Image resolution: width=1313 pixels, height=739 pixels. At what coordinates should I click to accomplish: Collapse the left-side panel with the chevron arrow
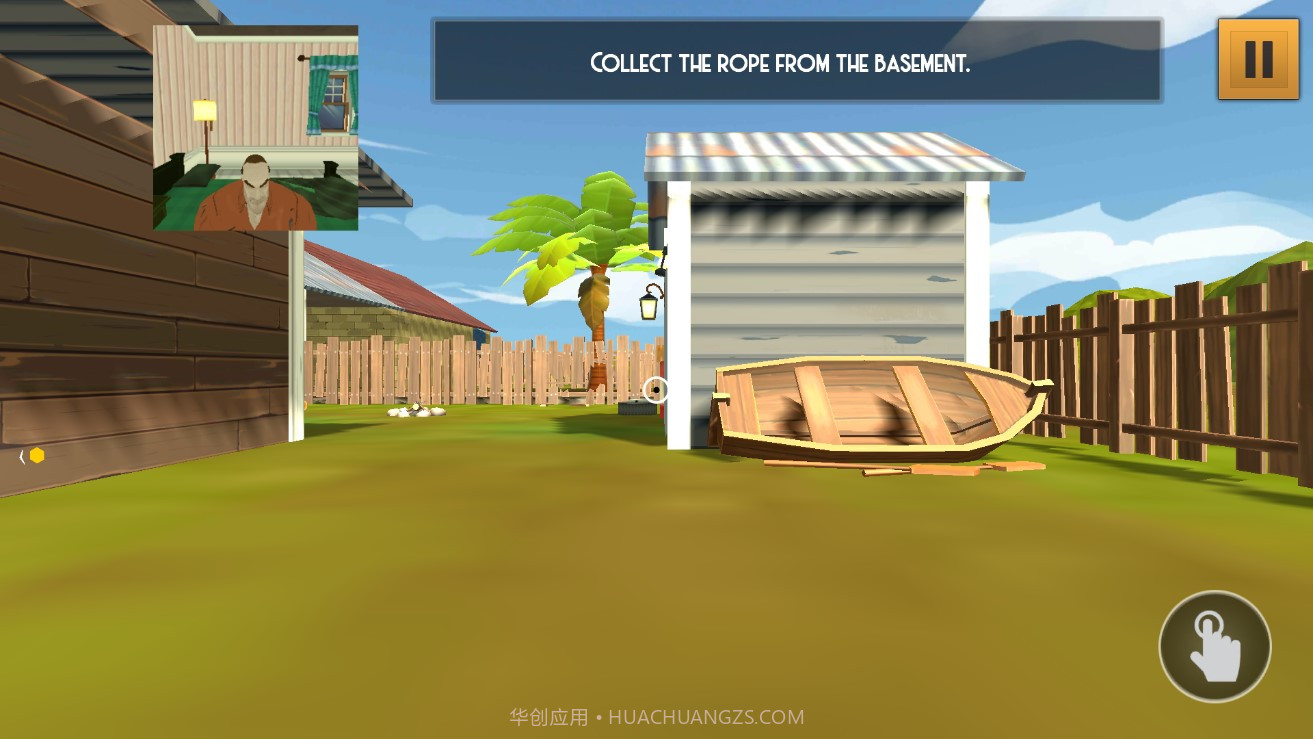(x=22, y=455)
